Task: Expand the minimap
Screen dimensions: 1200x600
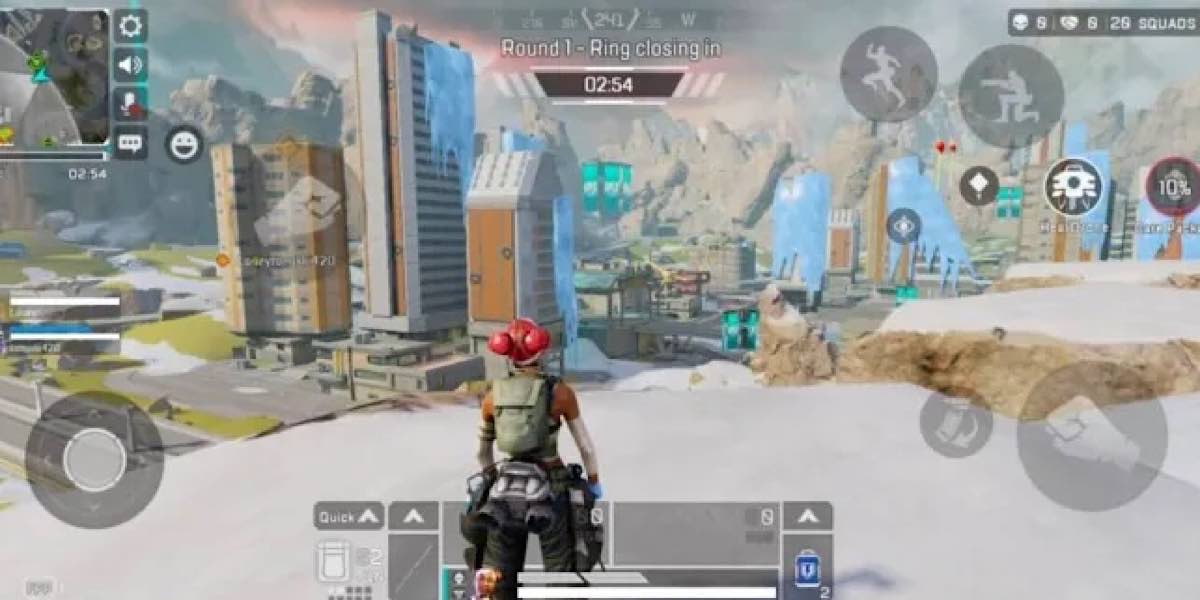Action: 55,75
